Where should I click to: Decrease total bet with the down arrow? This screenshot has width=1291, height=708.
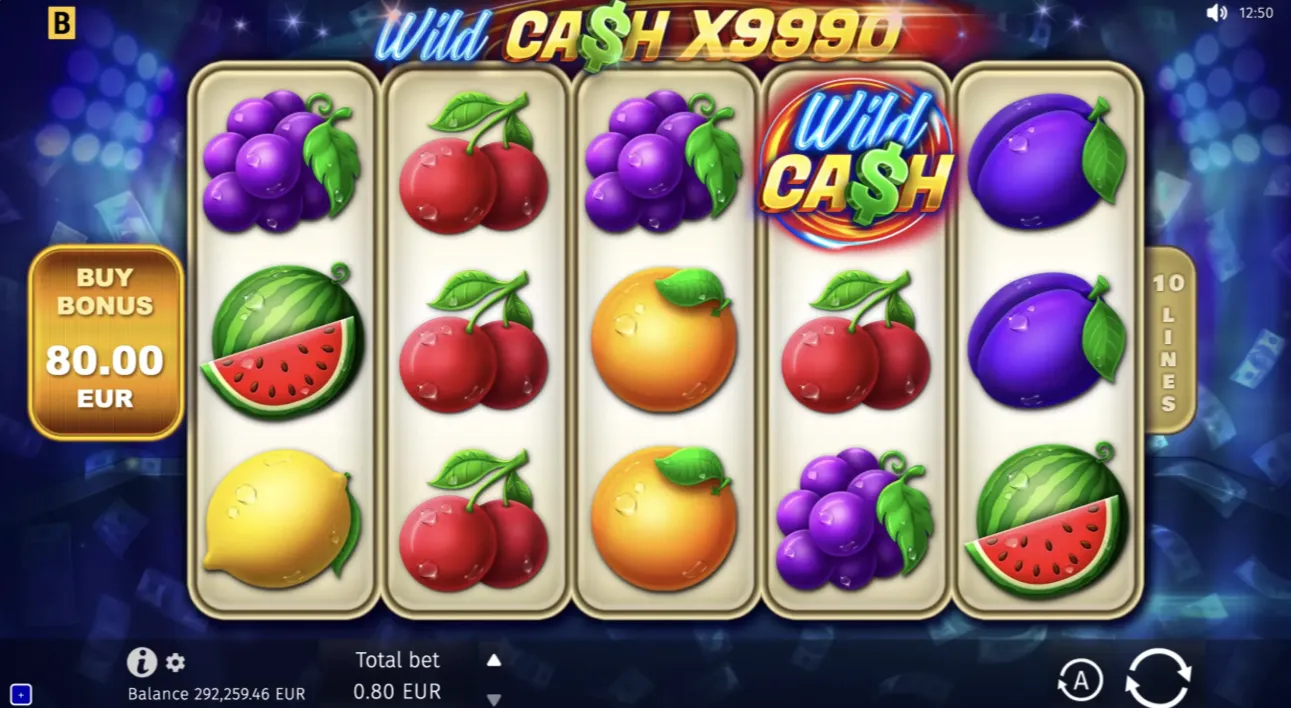[x=493, y=699]
